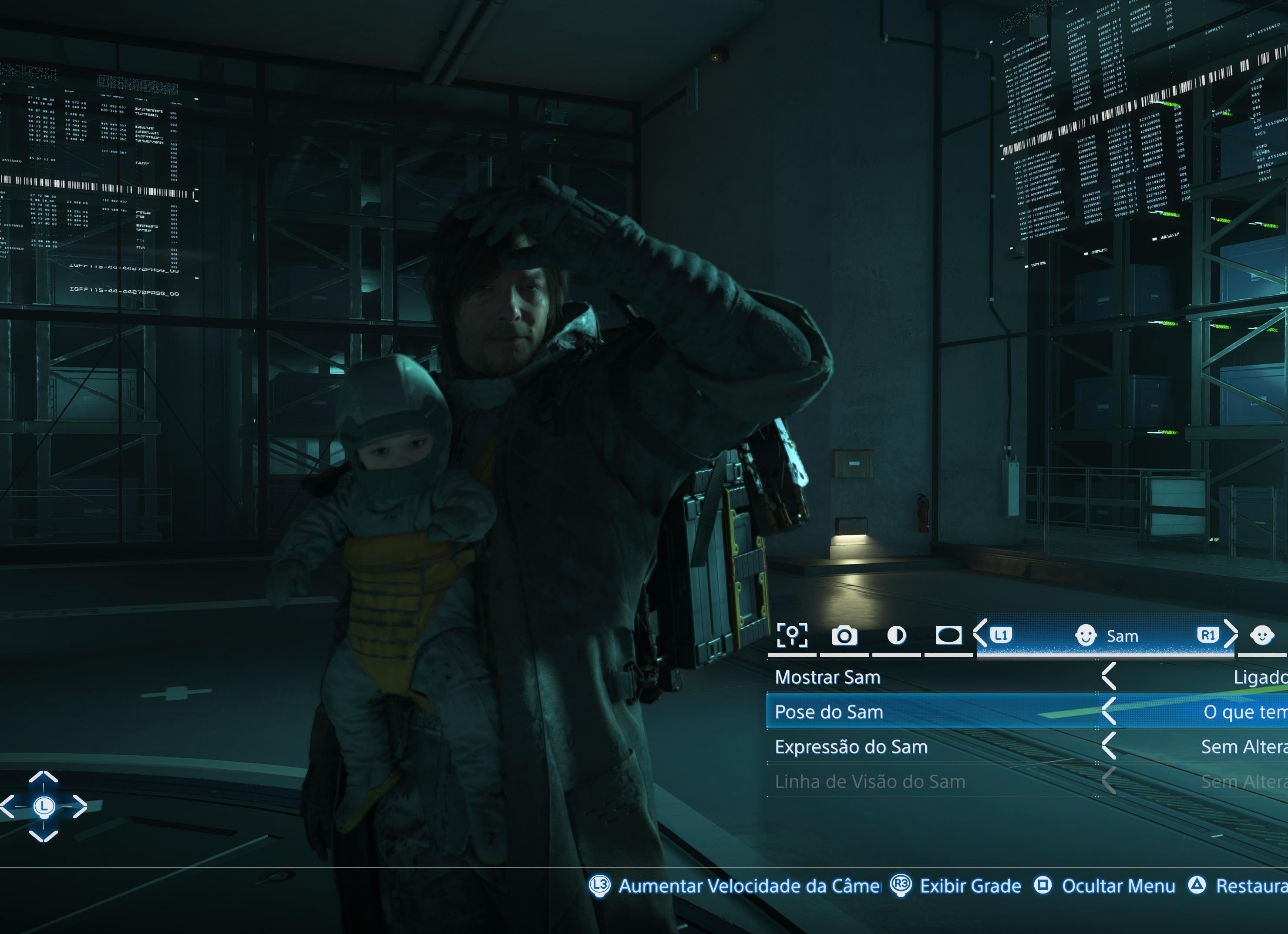Select the Sam tab
Image resolution: width=1288 pixels, height=934 pixels.
1106,635
